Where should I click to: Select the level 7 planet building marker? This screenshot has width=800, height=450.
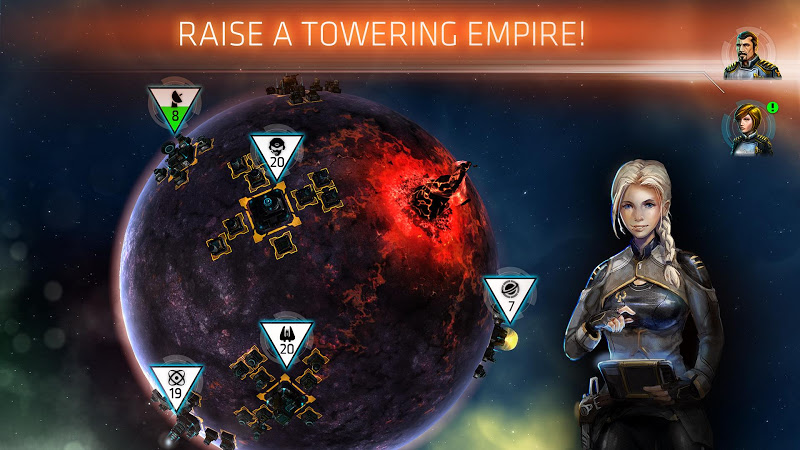click(x=510, y=295)
